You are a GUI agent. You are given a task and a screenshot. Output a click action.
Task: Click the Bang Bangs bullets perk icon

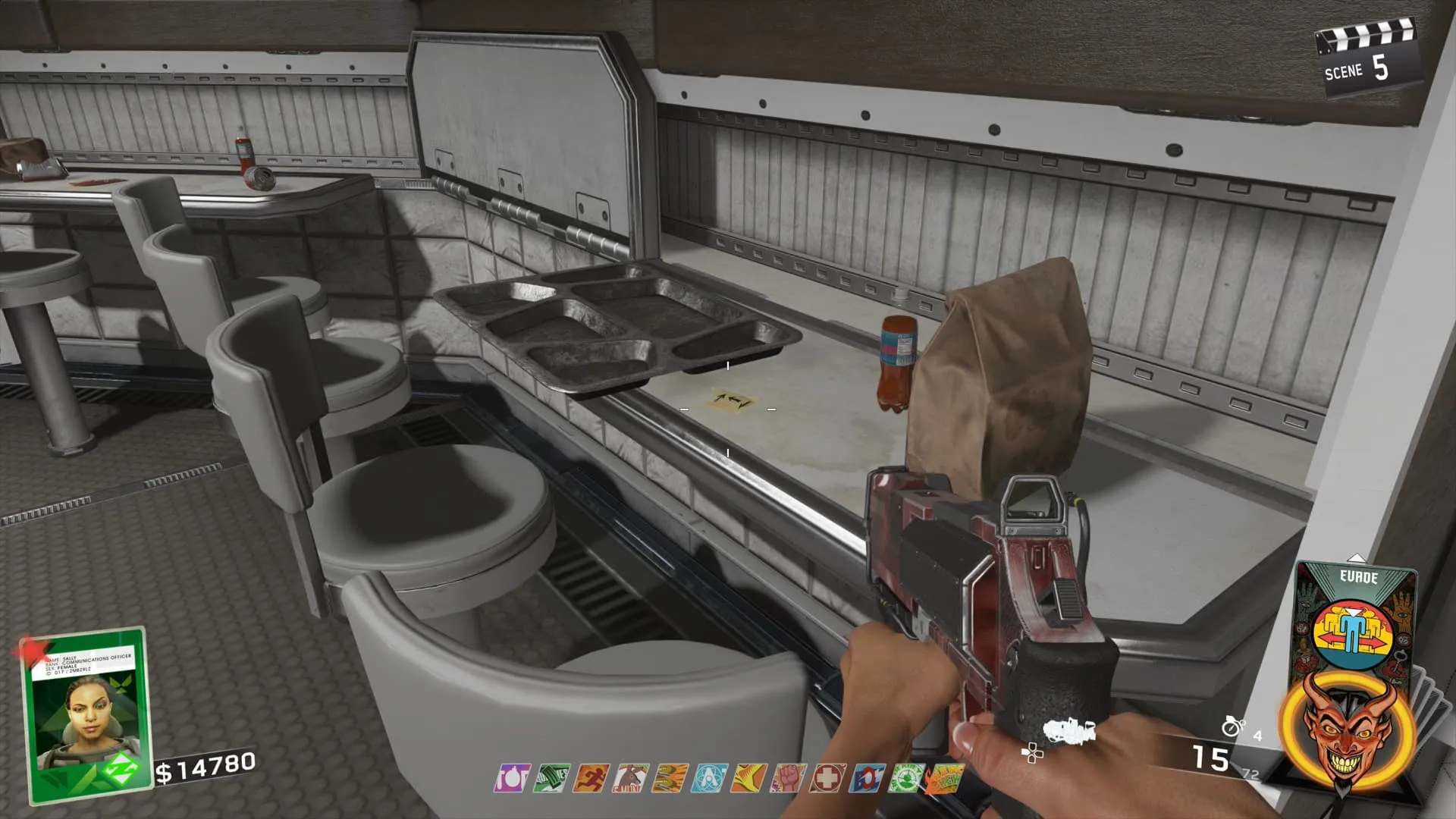tap(670, 779)
